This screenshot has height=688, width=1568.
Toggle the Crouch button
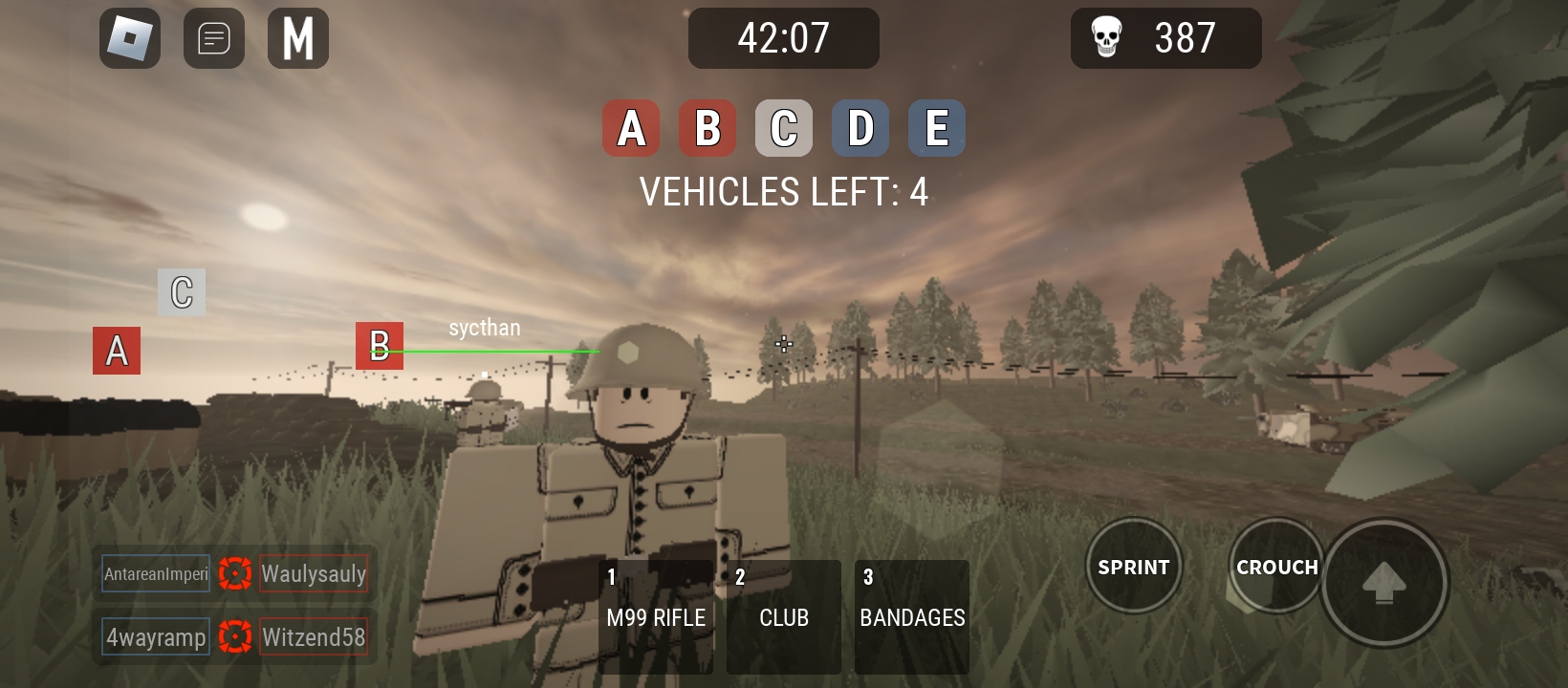tap(1276, 566)
